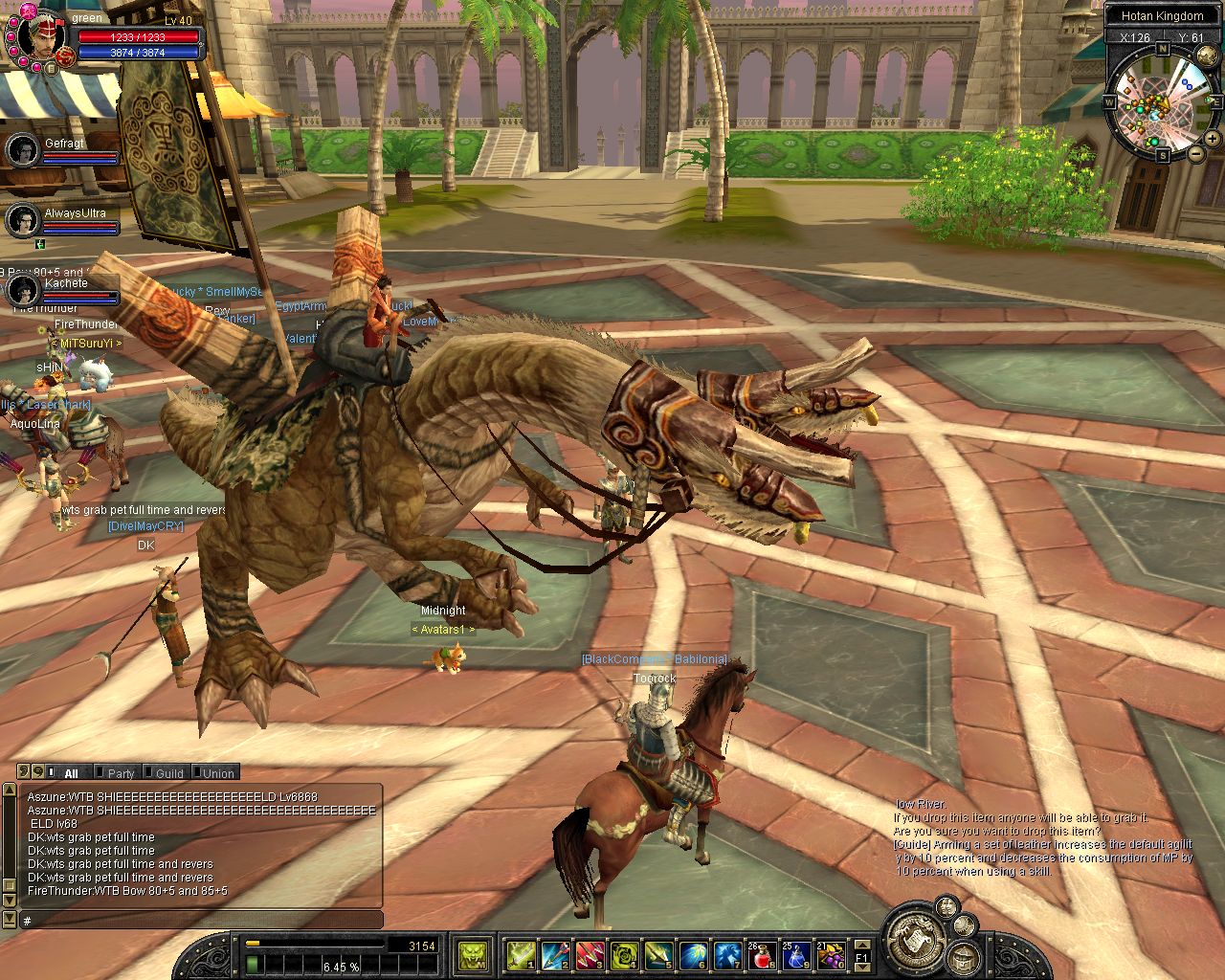Switch to the Union chat tab

click(218, 773)
